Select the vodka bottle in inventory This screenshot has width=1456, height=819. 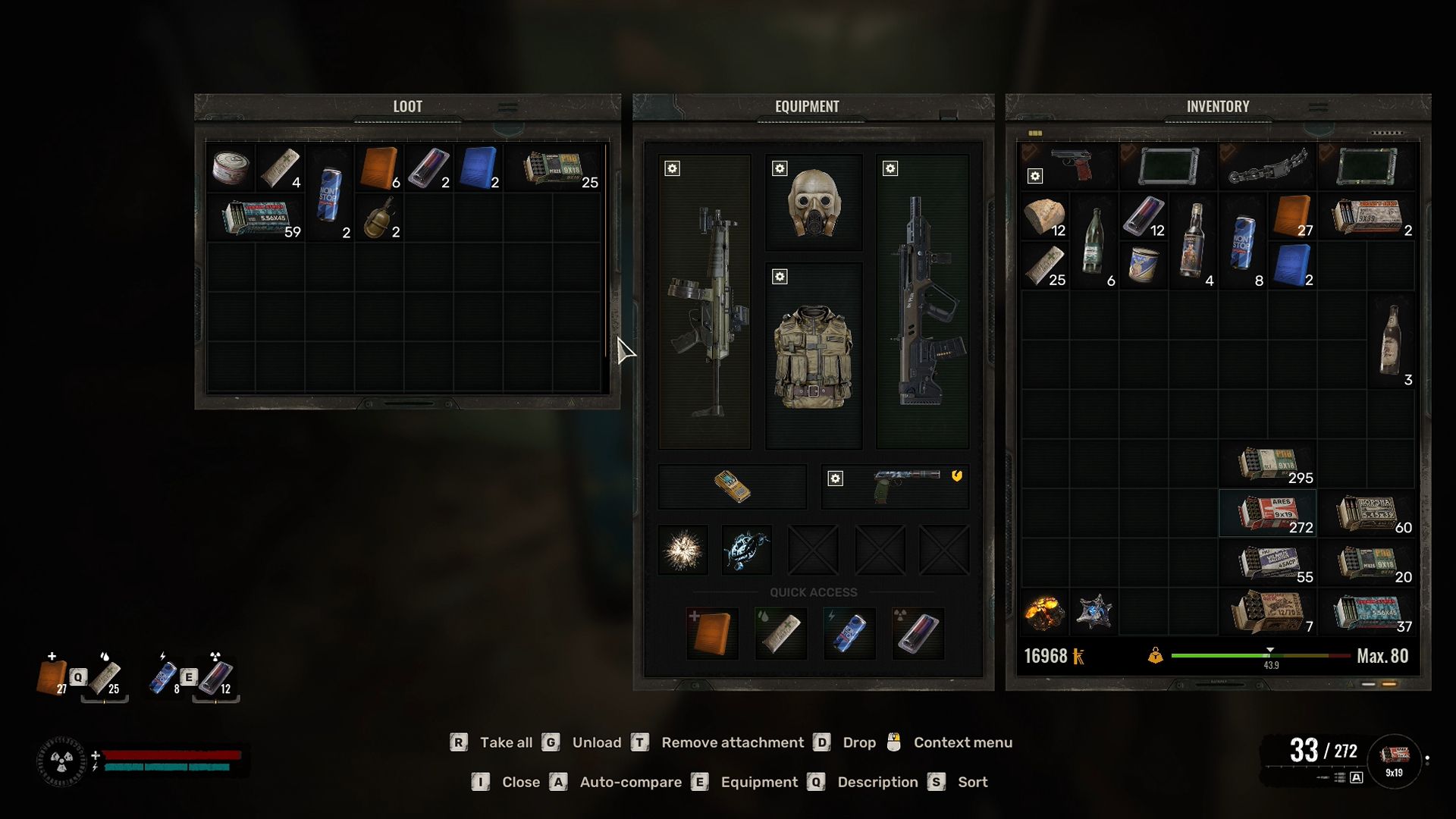click(1194, 241)
